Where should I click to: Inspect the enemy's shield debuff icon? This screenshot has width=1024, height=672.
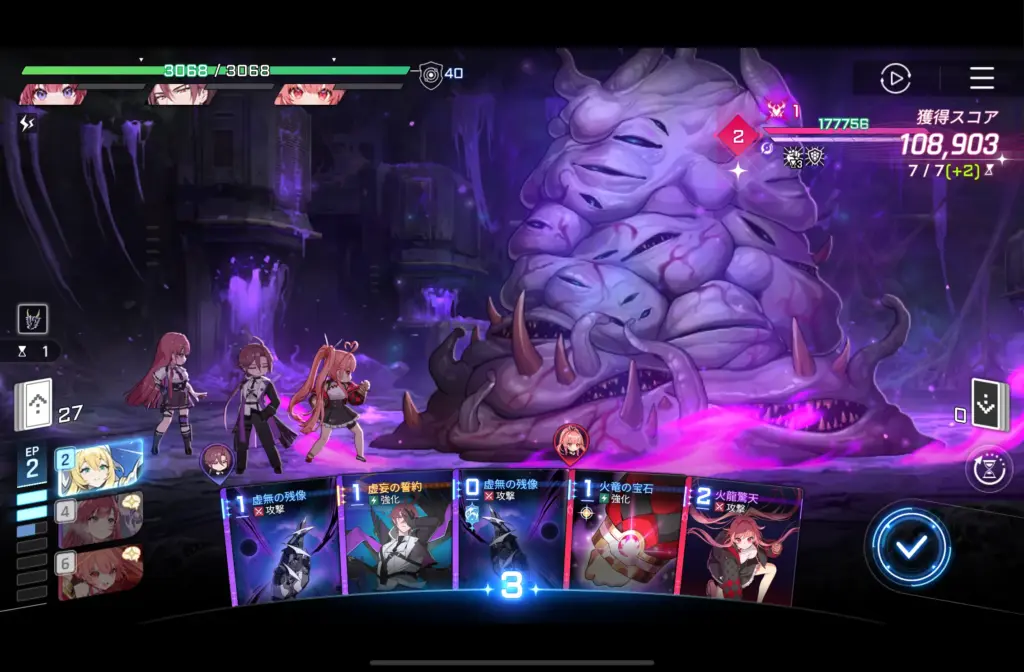tap(816, 156)
